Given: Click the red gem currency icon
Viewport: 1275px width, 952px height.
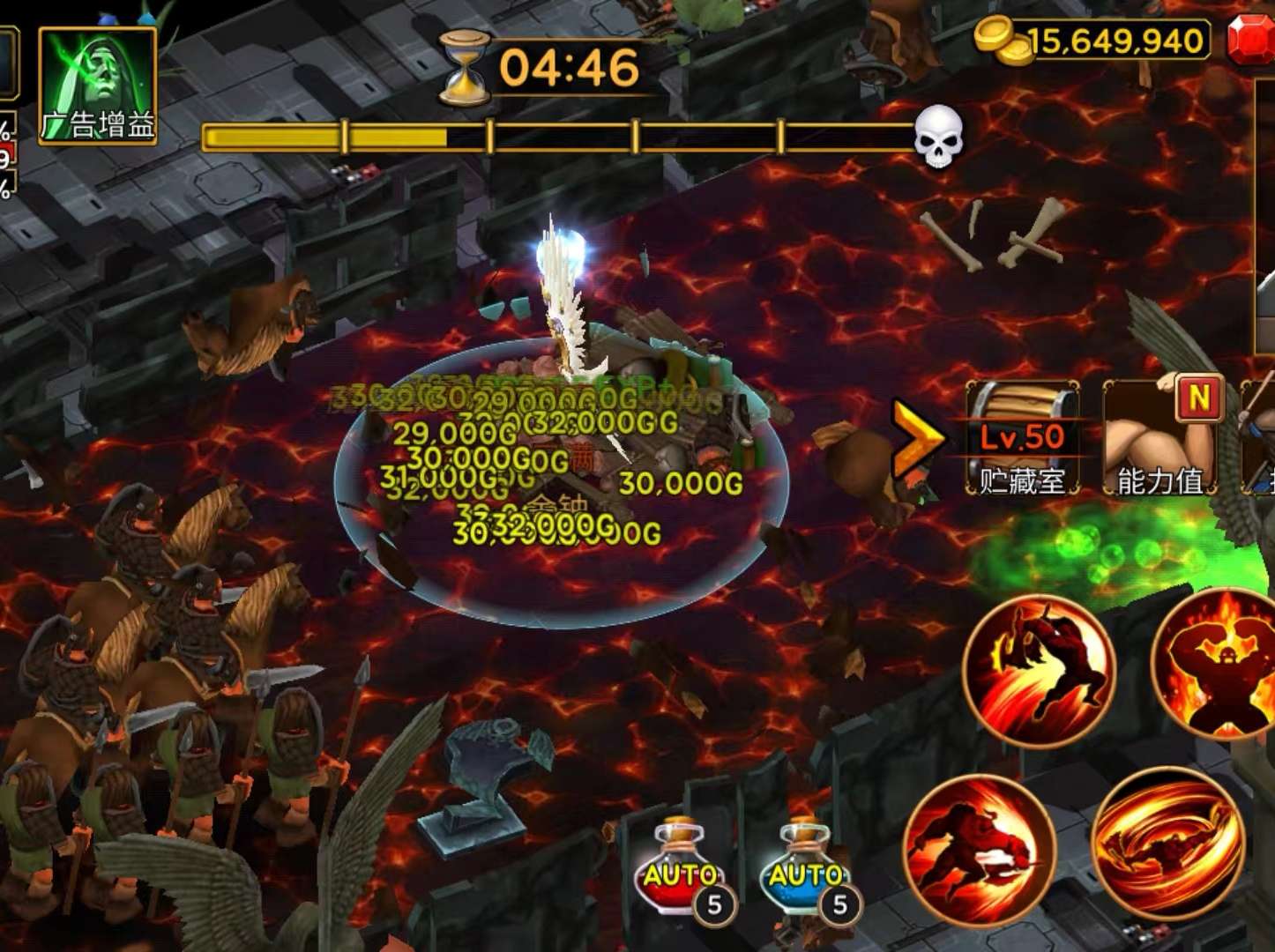Looking at the screenshot, I should coord(1252,41).
